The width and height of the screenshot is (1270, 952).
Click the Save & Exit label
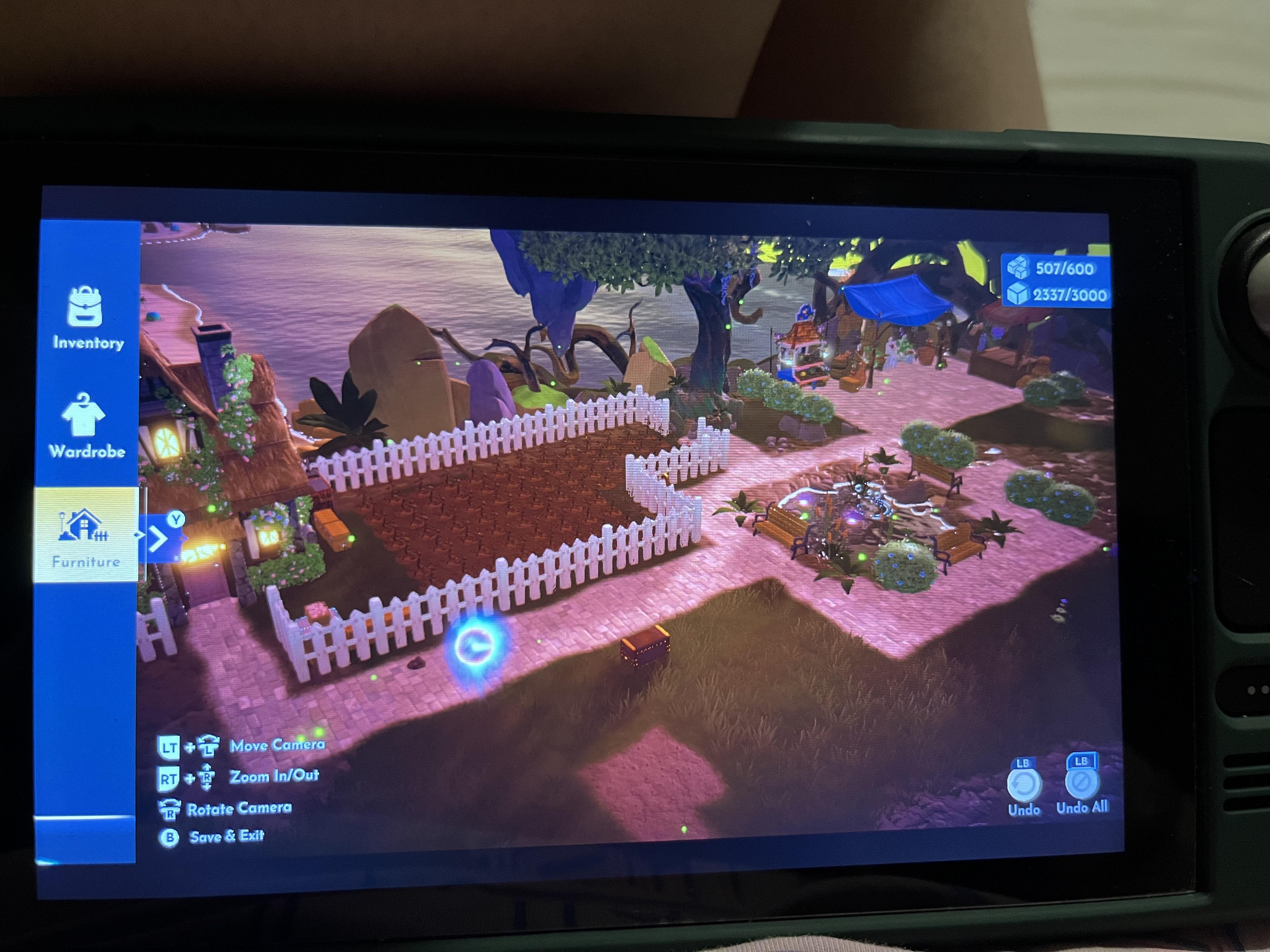coord(227,837)
